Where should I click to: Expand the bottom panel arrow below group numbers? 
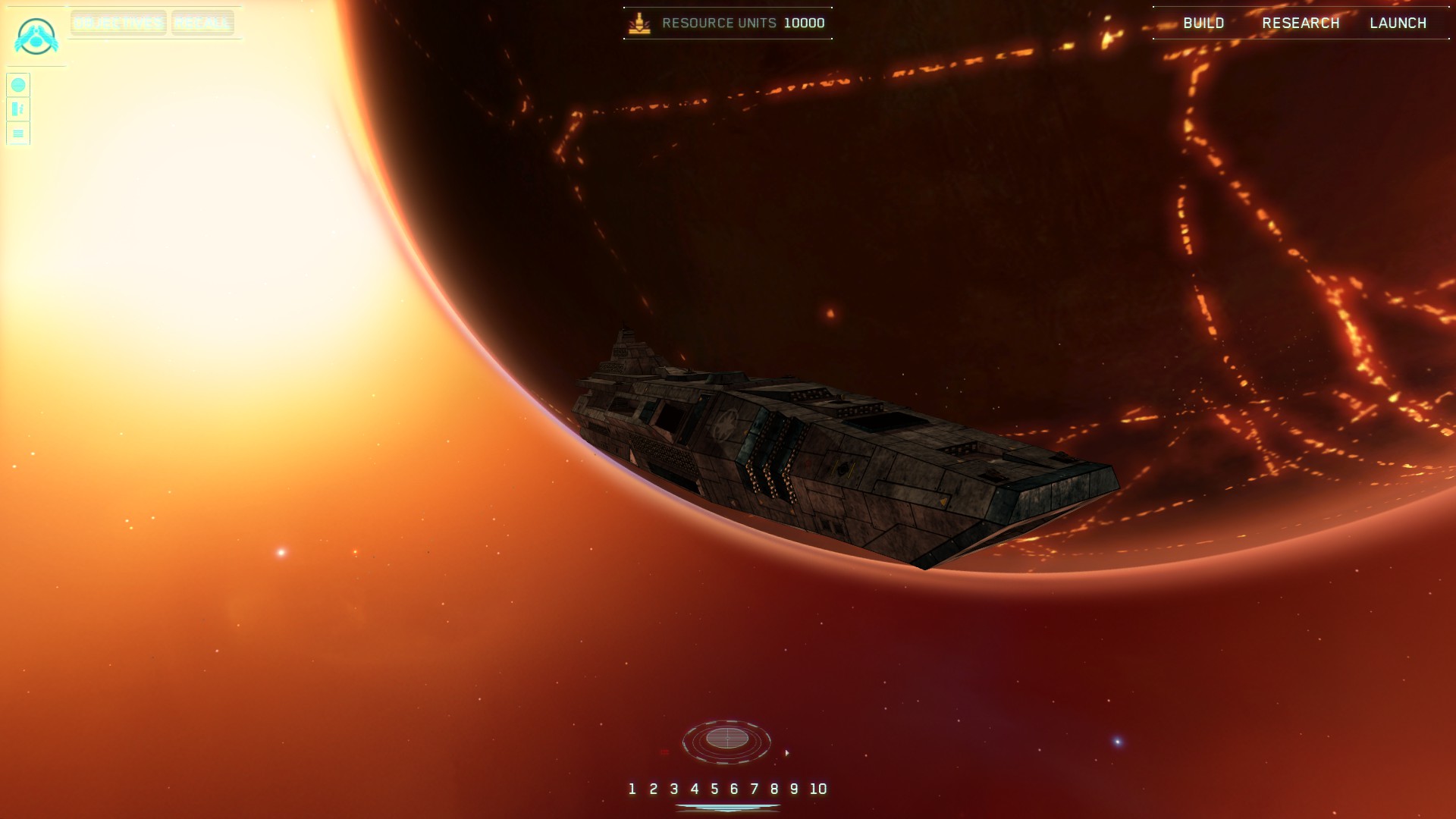pyautogui.click(x=727, y=808)
